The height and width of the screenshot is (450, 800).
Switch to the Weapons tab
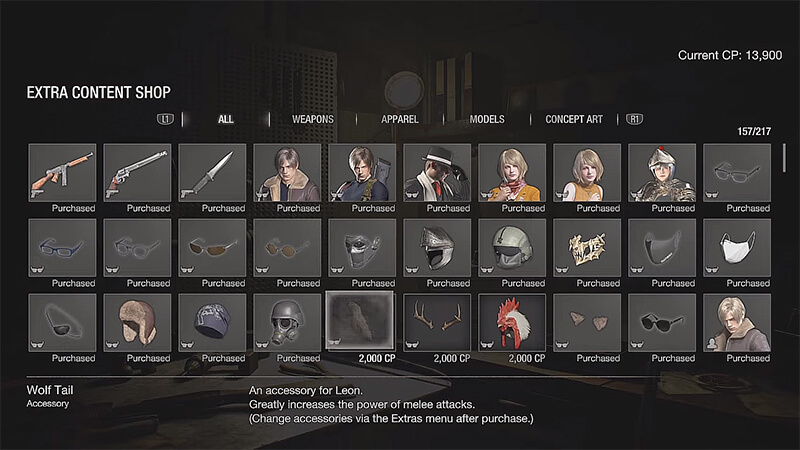click(312, 119)
